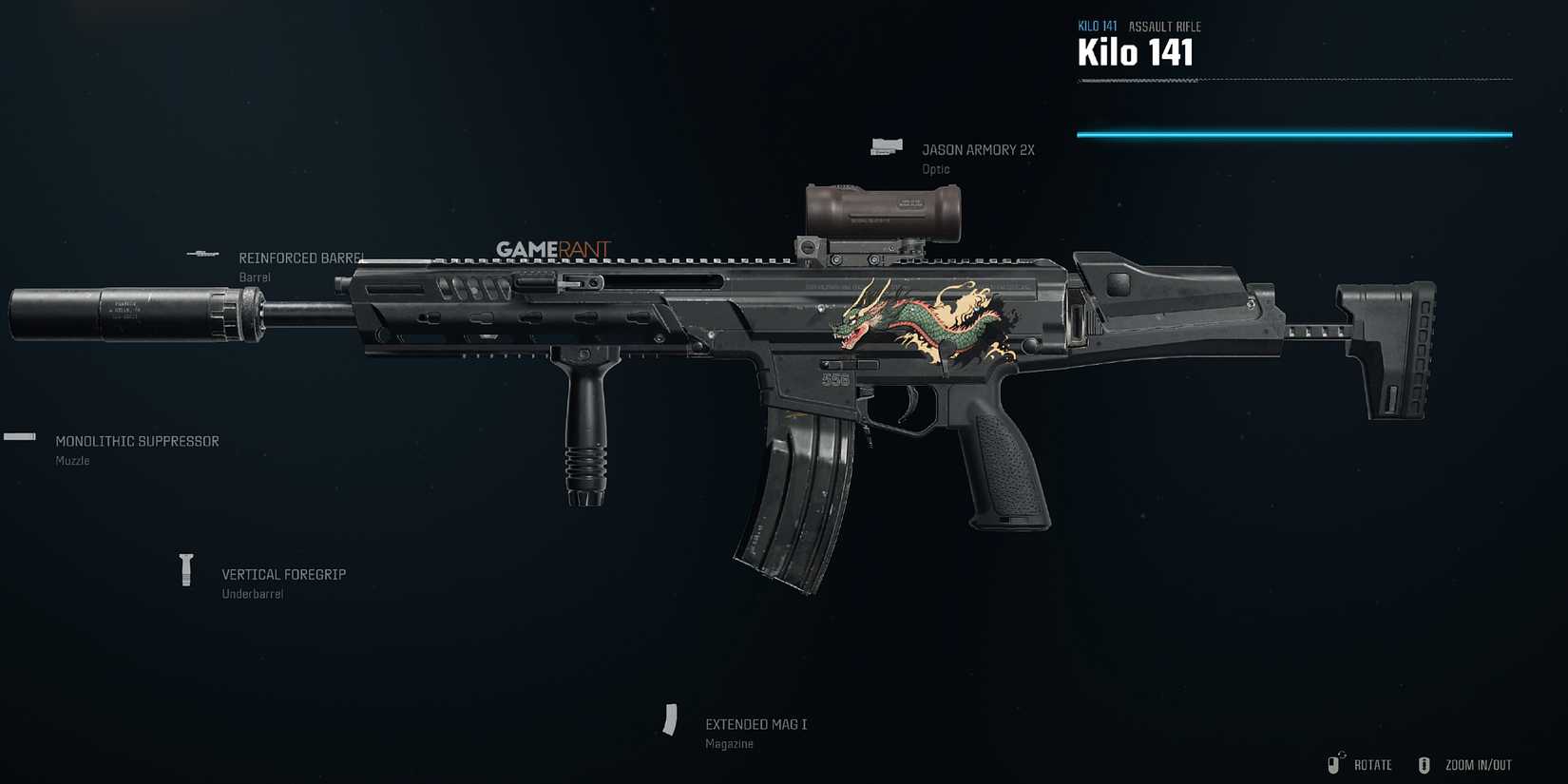Click the blue progress bar
Image resolution: width=1568 pixels, height=784 pixels.
(x=1292, y=134)
